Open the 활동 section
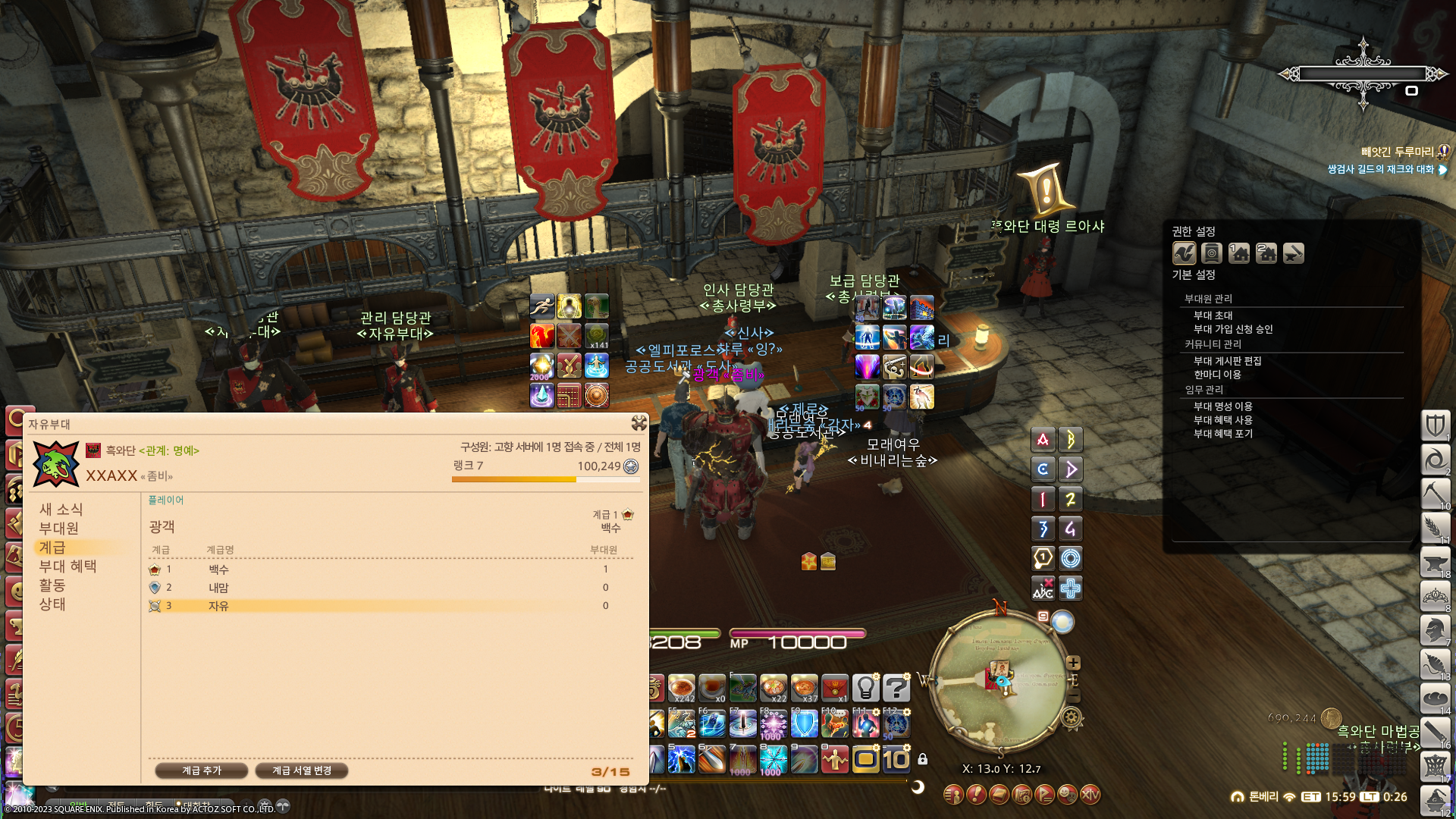 (52, 585)
